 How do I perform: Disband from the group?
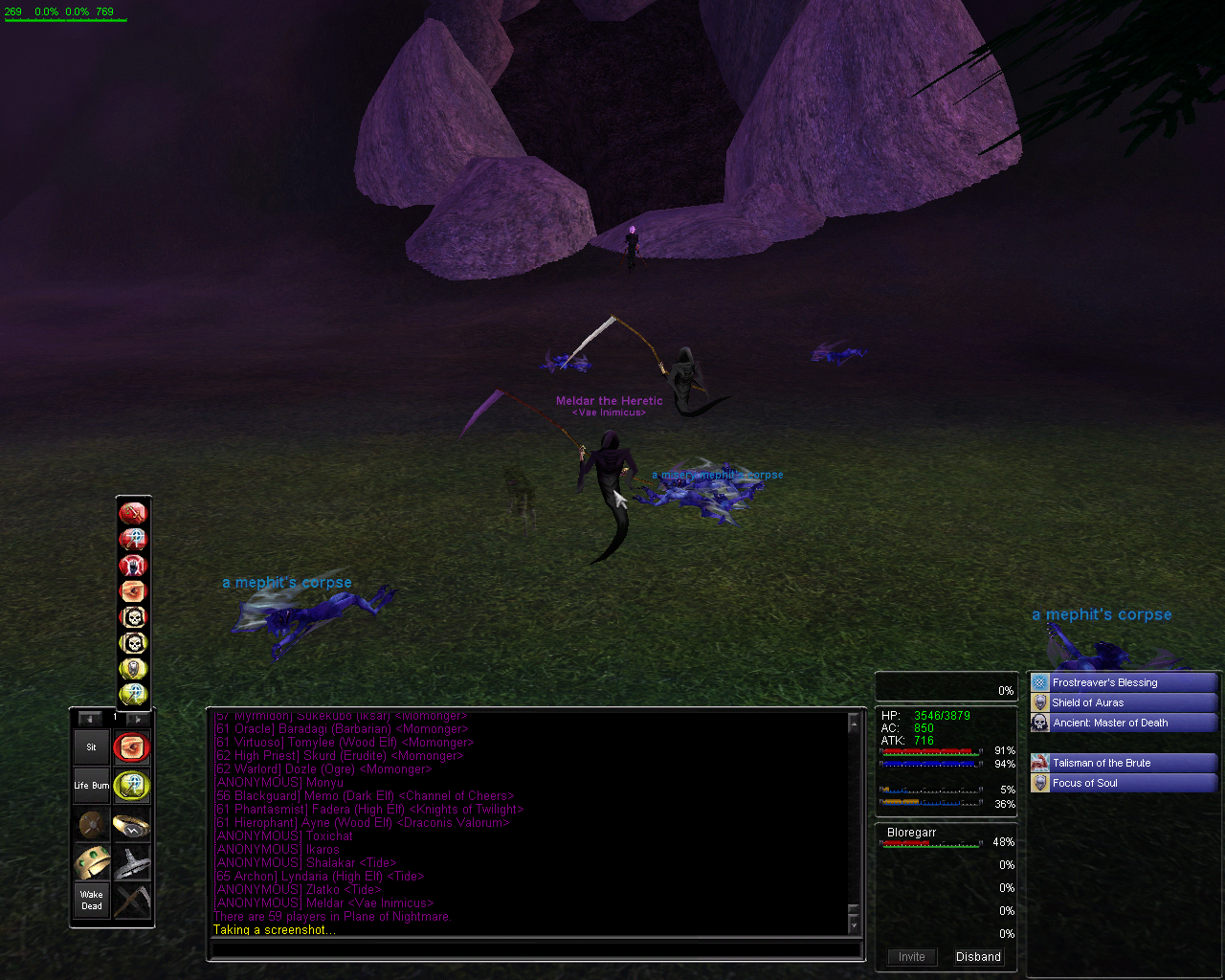(978, 957)
